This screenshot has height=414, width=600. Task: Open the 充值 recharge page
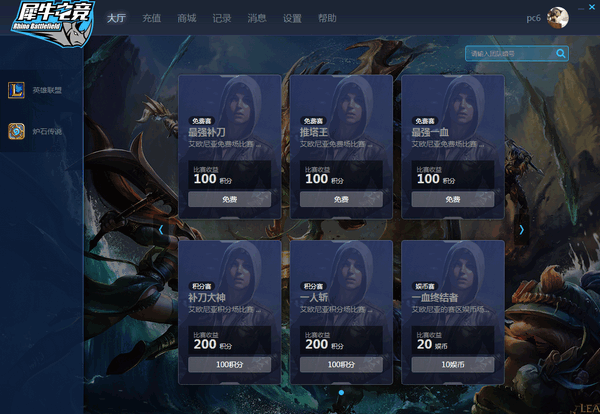151,18
